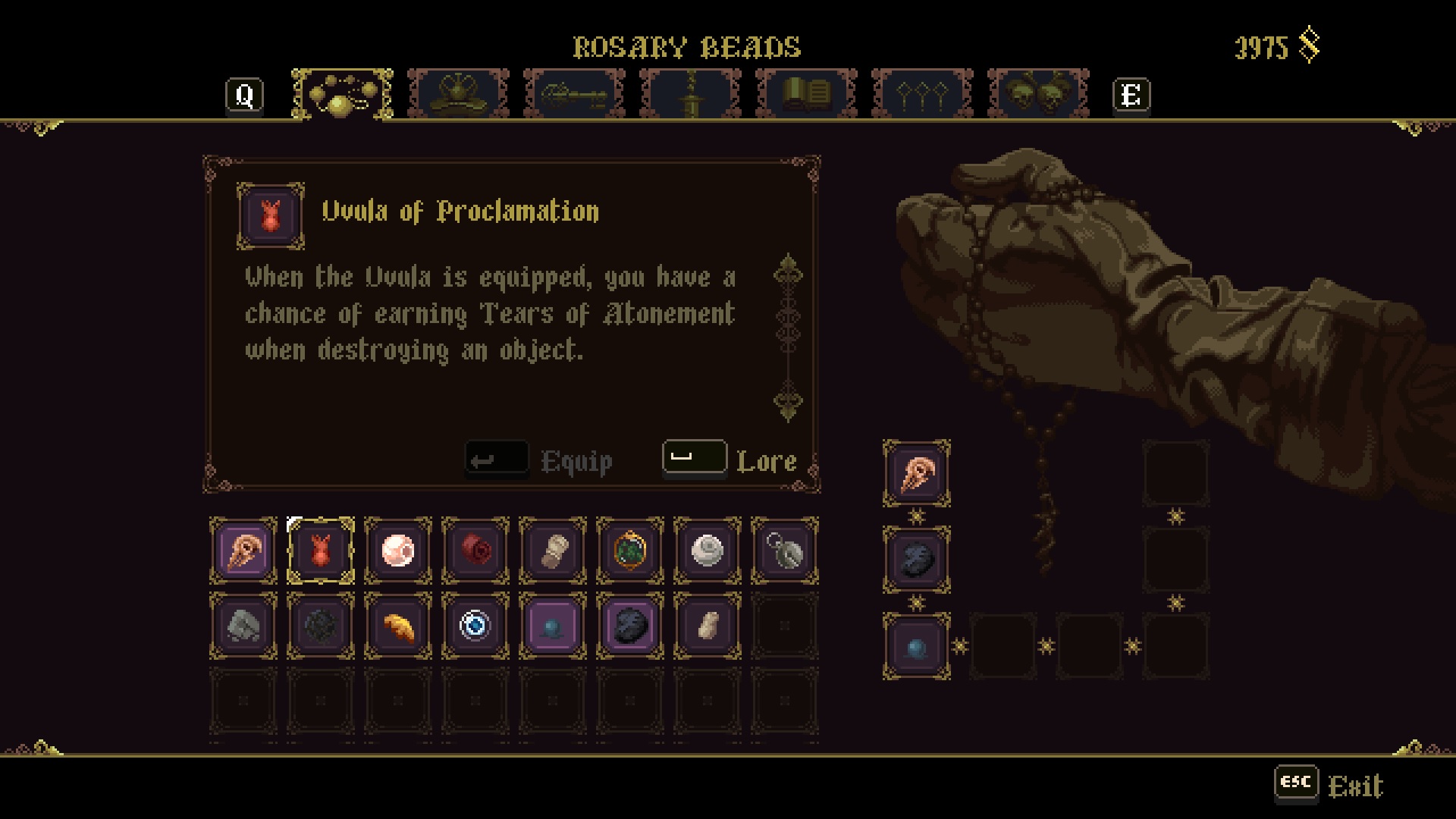
Task: Select the golden claw bead in second row
Action: [397, 627]
